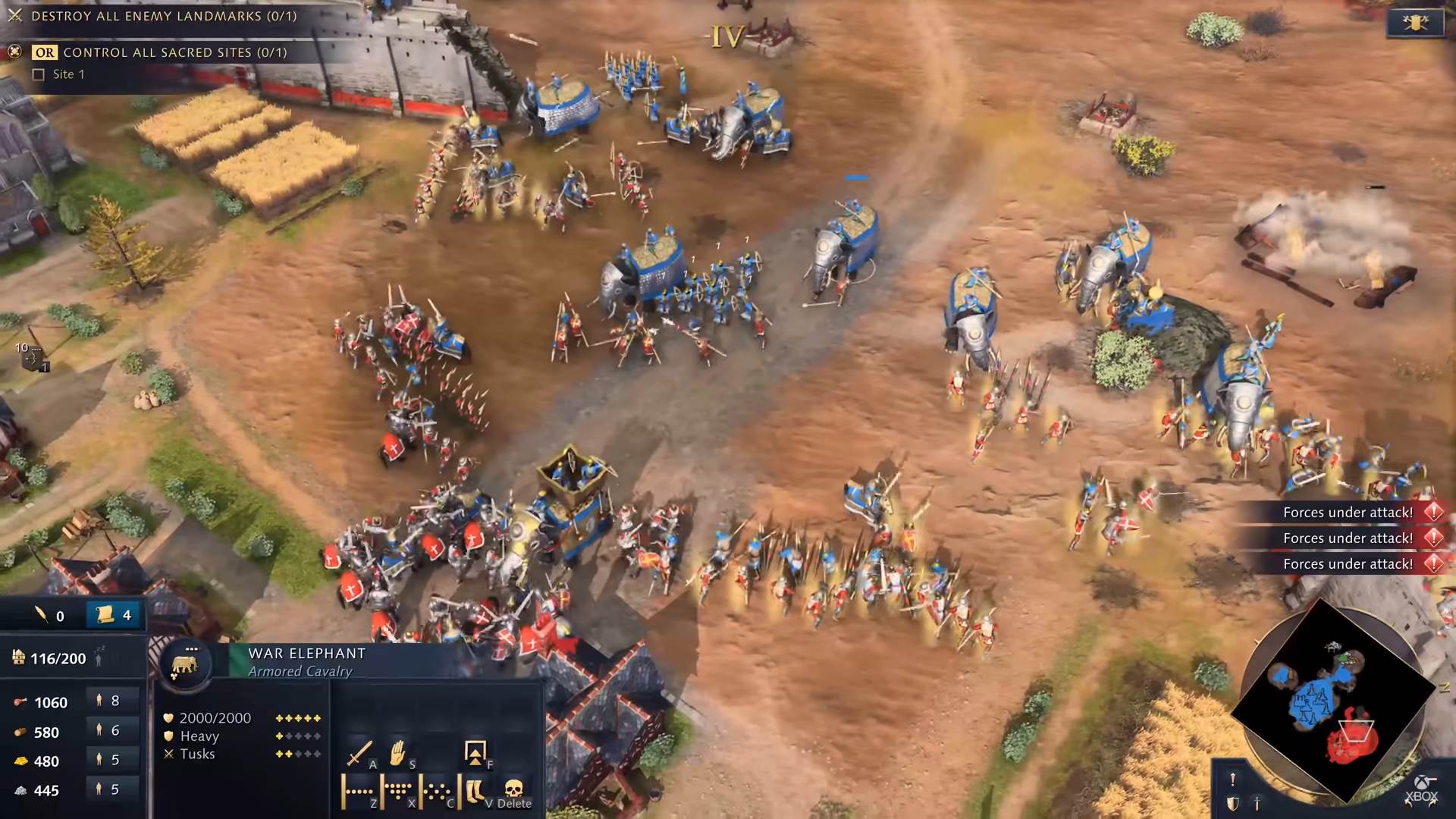Click the Delete unit skull icon
Viewport: 1456px width, 819px height.
[x=513, y=792]
